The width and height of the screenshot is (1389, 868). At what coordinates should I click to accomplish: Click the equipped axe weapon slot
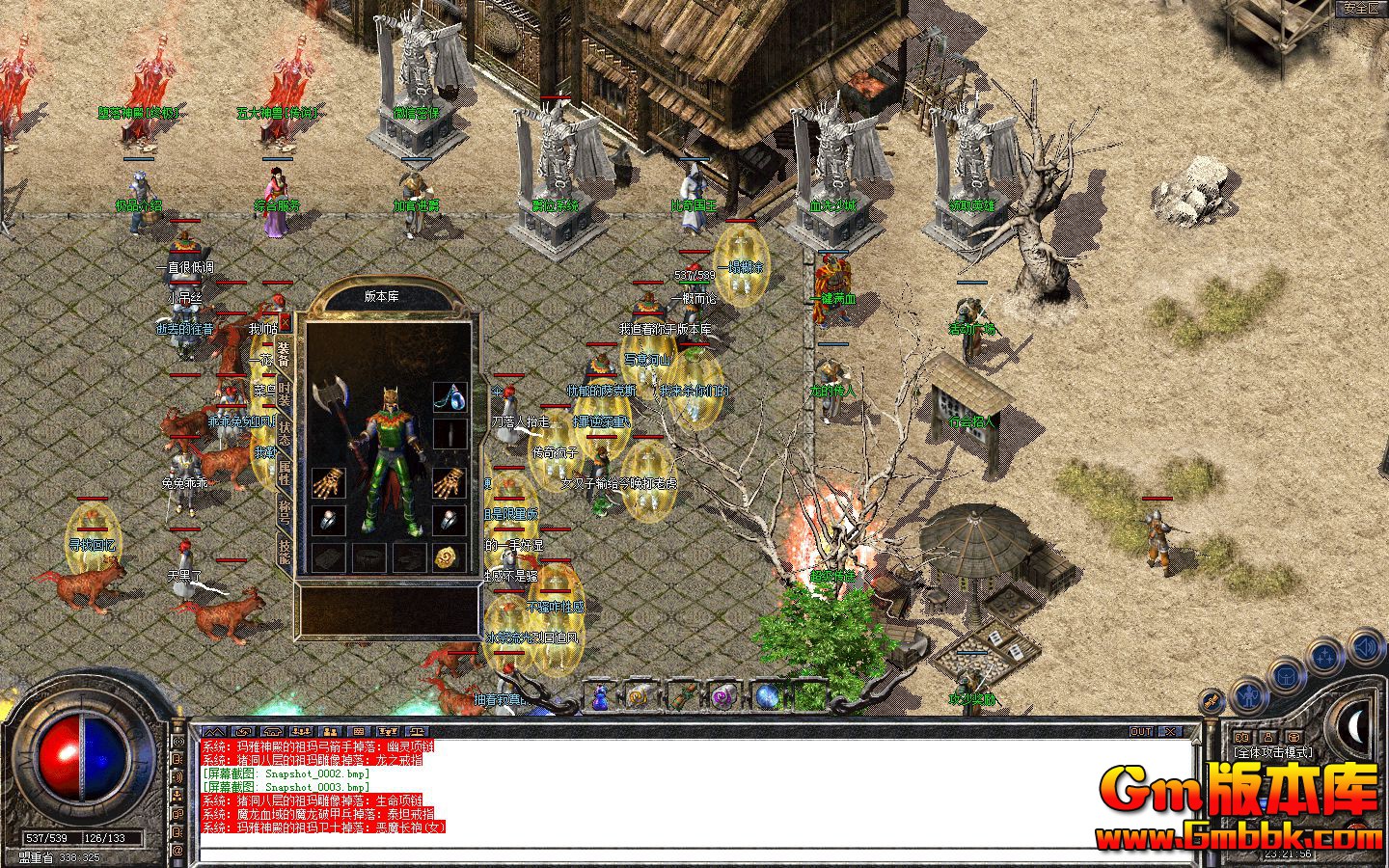point(330,395)
